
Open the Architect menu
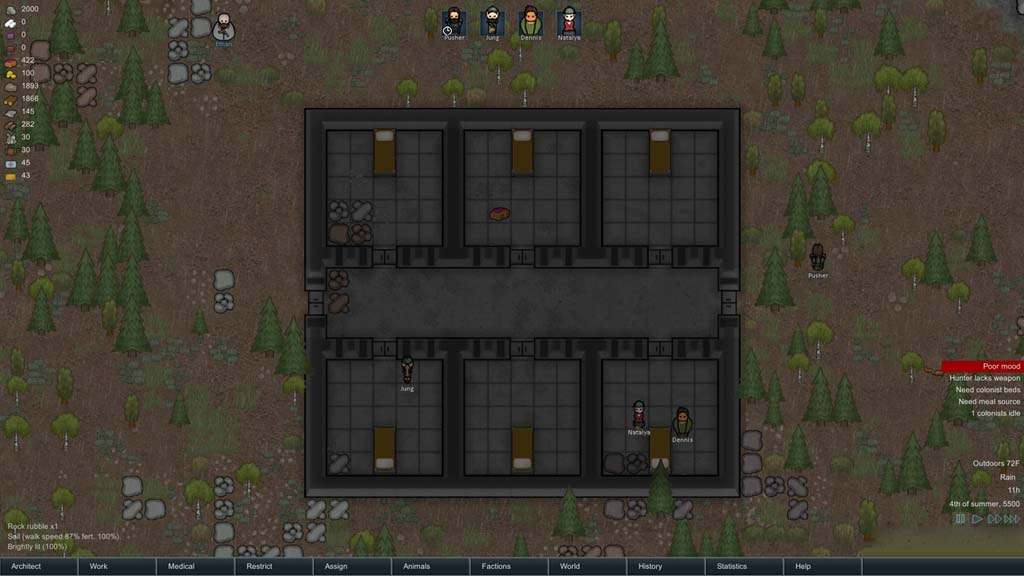(x=39, y=566)
